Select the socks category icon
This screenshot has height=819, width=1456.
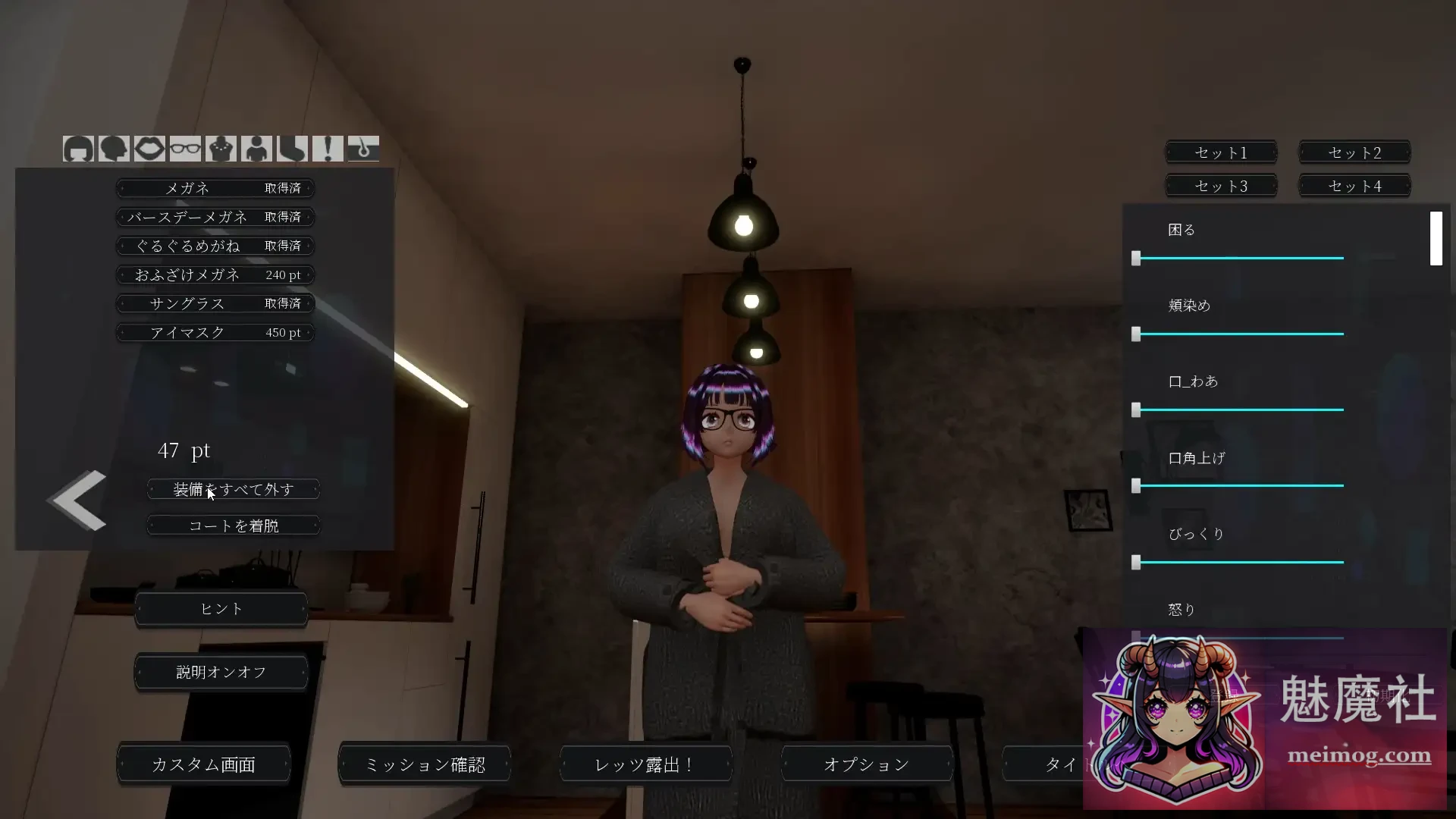pyautogui.click(x=293, y=149)
